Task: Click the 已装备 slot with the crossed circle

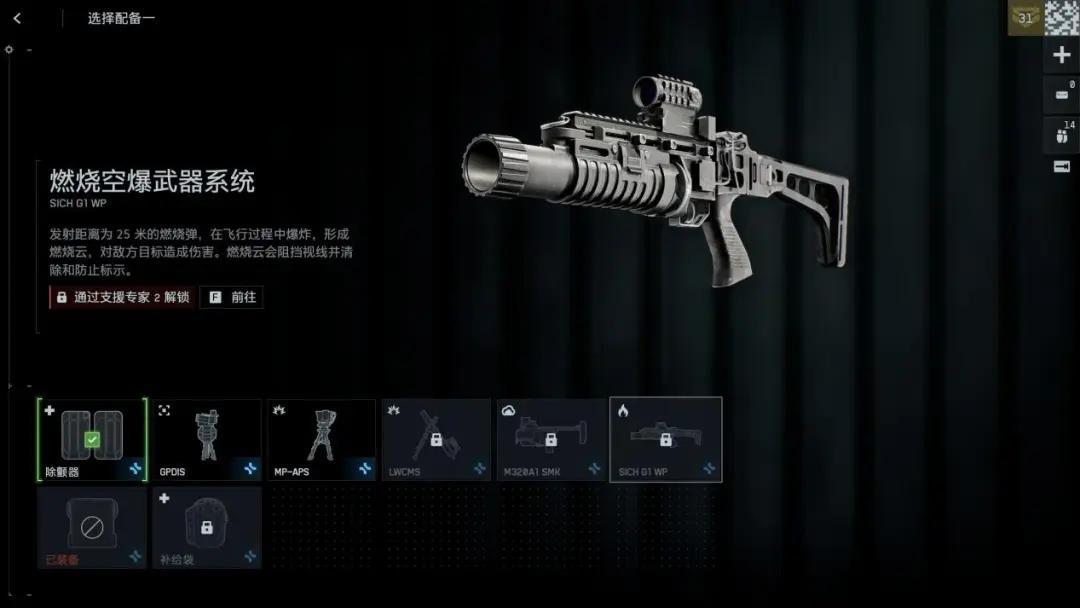Action: pyautogui.click(x=92, y=527)
